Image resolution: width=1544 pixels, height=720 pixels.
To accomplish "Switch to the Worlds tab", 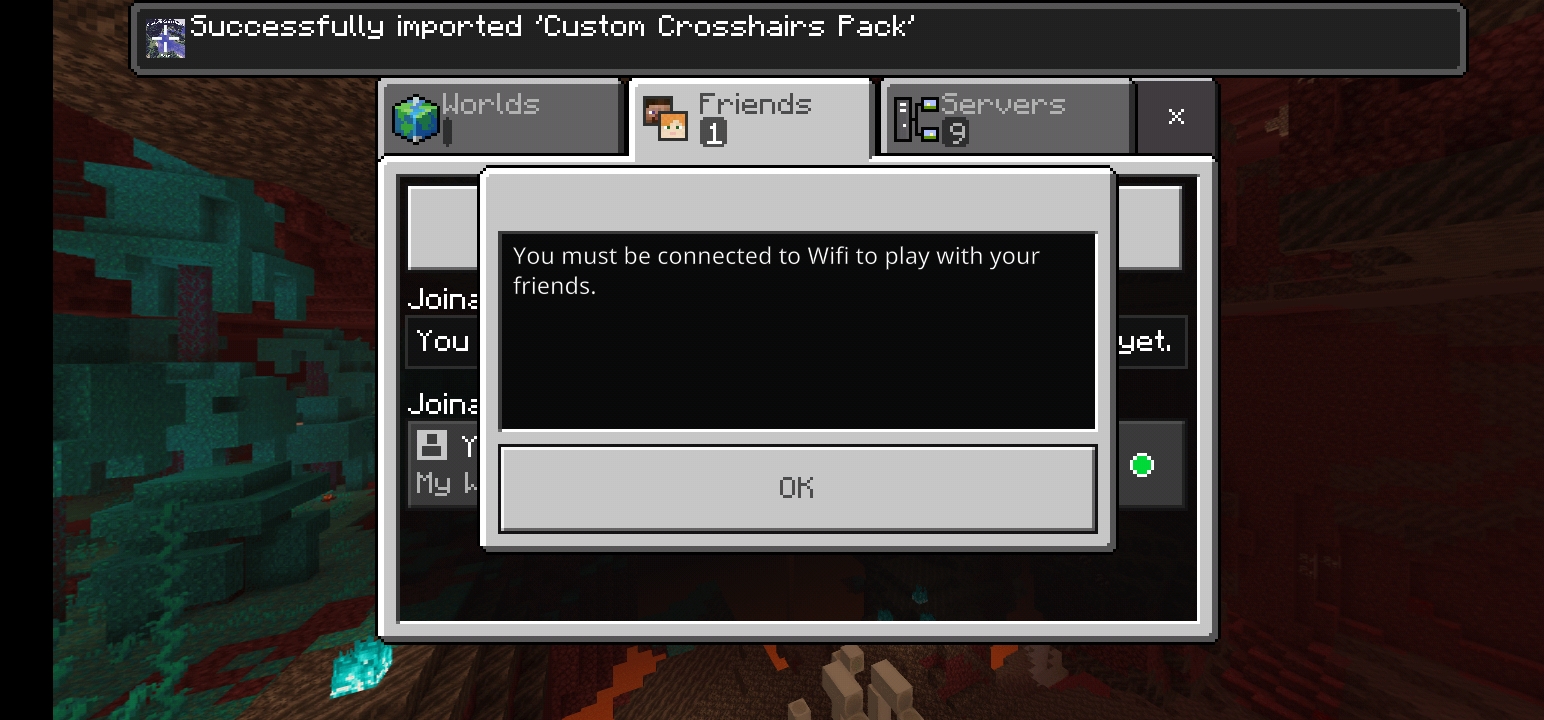I will pyautogui.click(x=502, y=118).
